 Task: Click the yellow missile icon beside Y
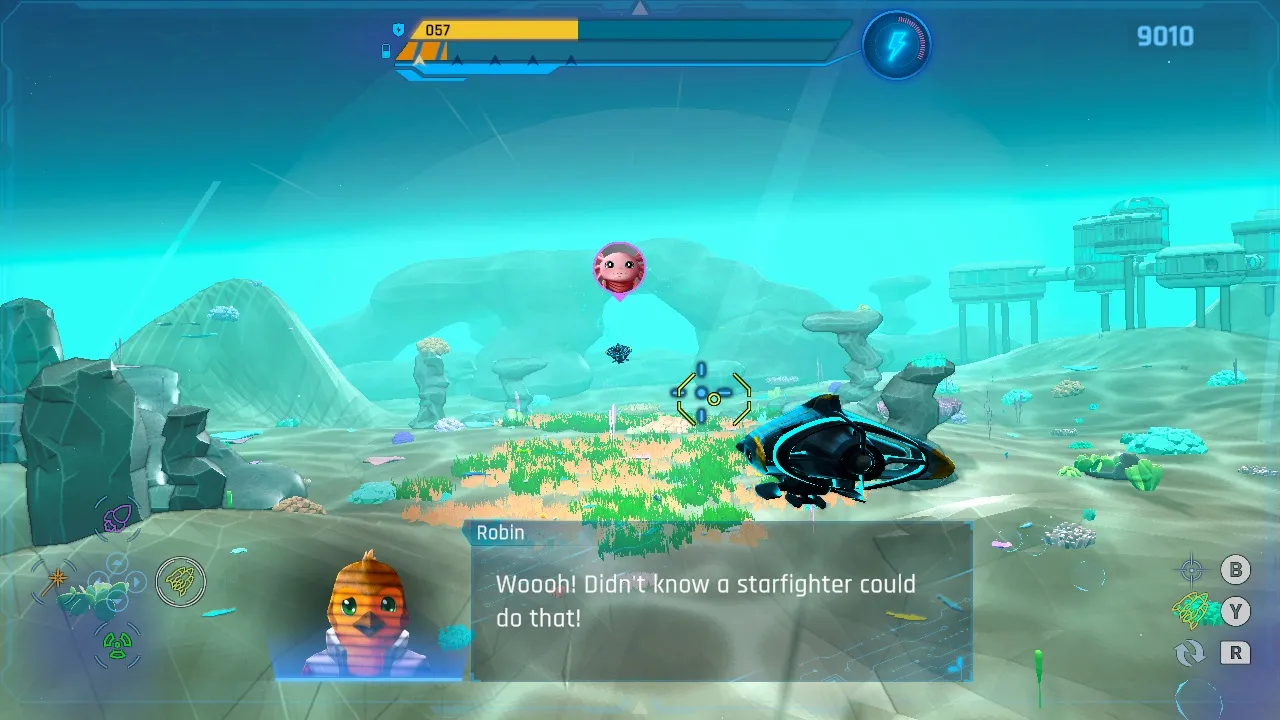1190,609
